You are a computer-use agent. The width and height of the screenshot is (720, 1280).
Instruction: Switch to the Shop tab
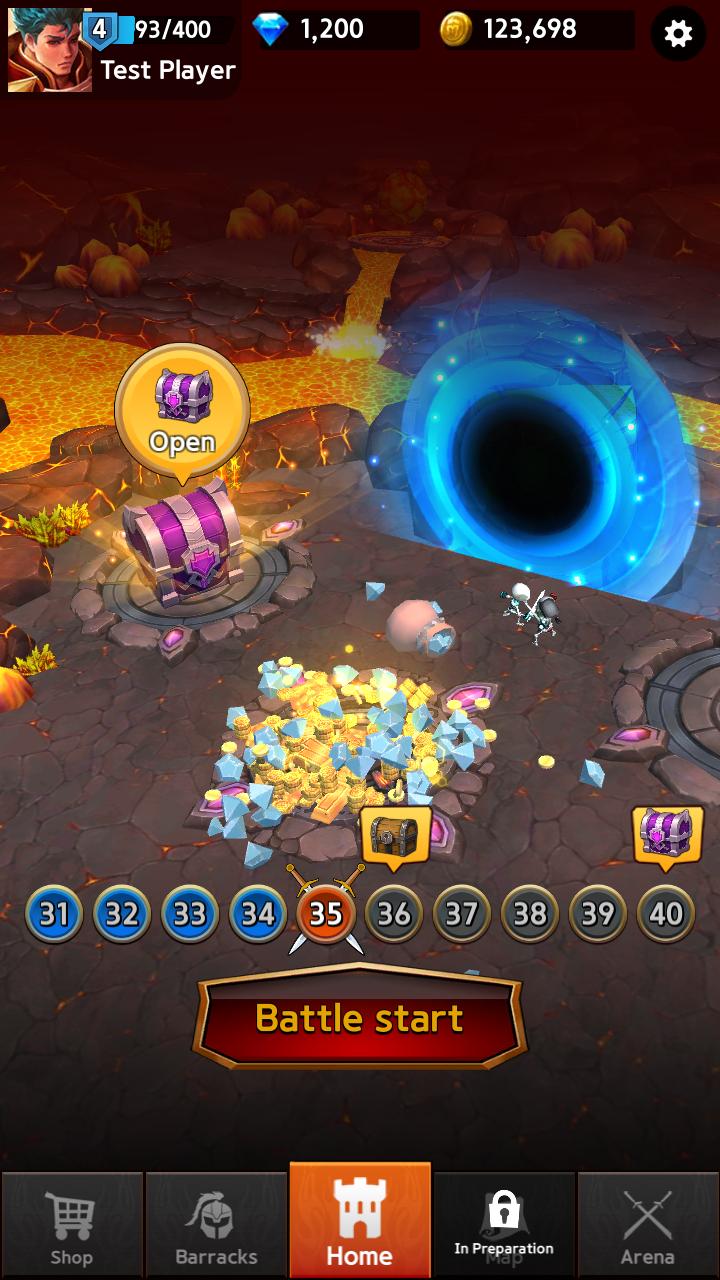(71, 1226)
